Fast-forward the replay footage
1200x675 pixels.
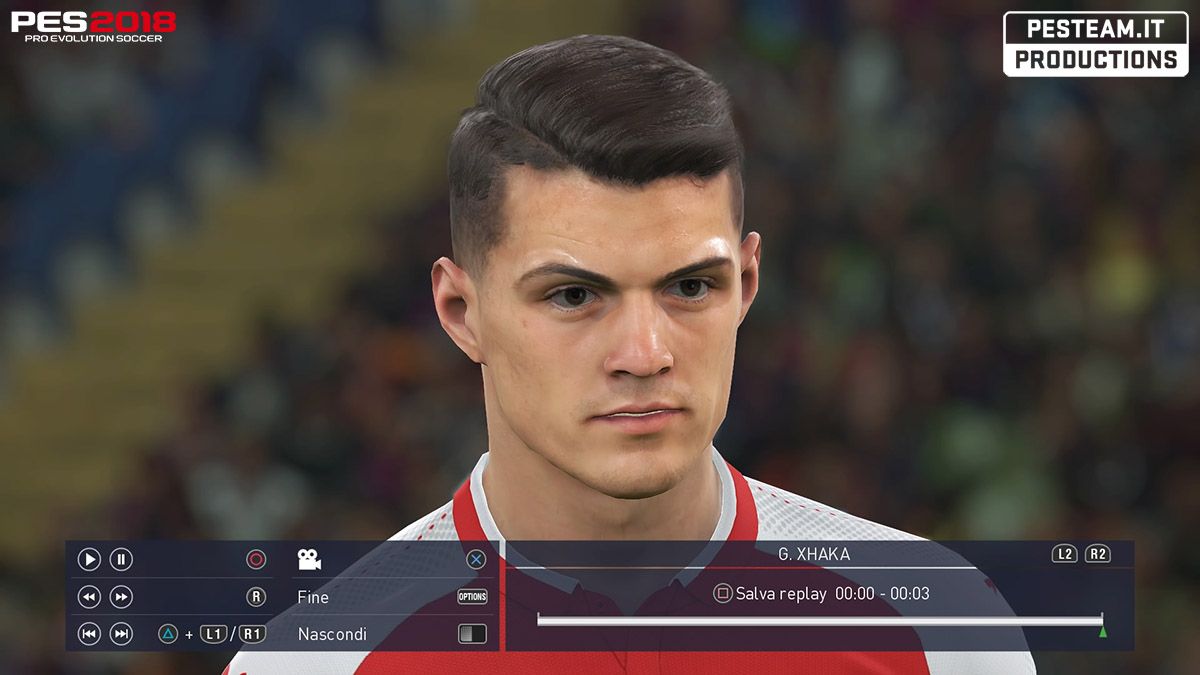(x=121, y=597)
